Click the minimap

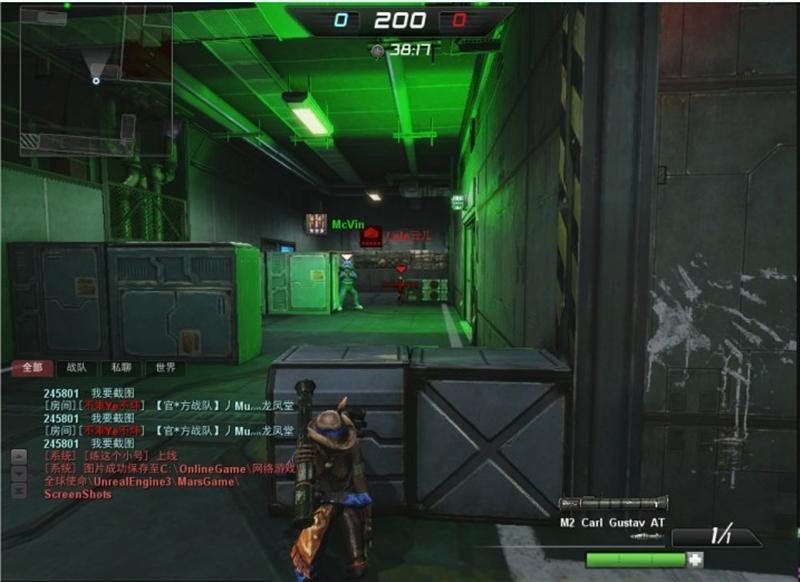96,81
